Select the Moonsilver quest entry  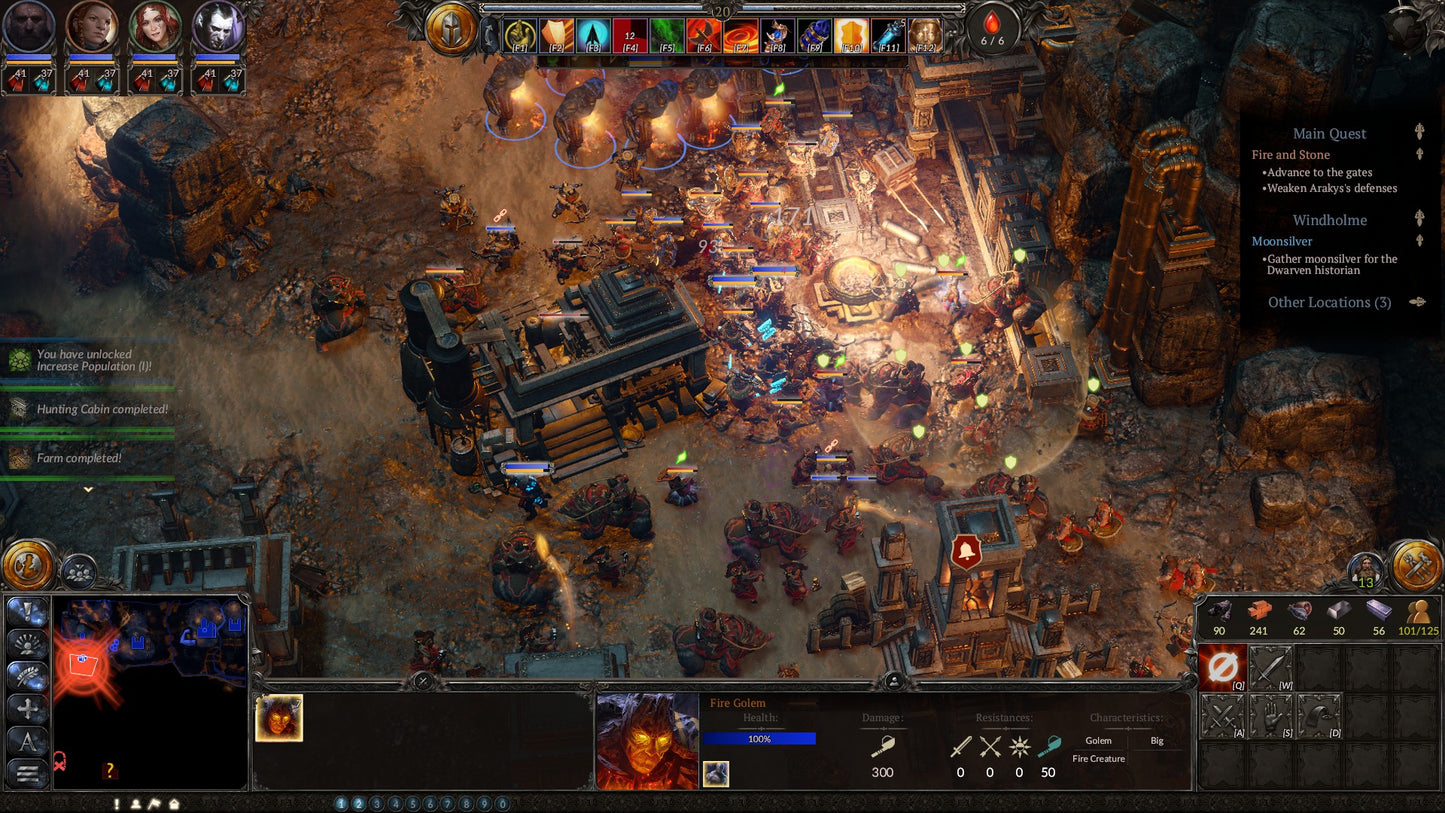(1282, 241)
